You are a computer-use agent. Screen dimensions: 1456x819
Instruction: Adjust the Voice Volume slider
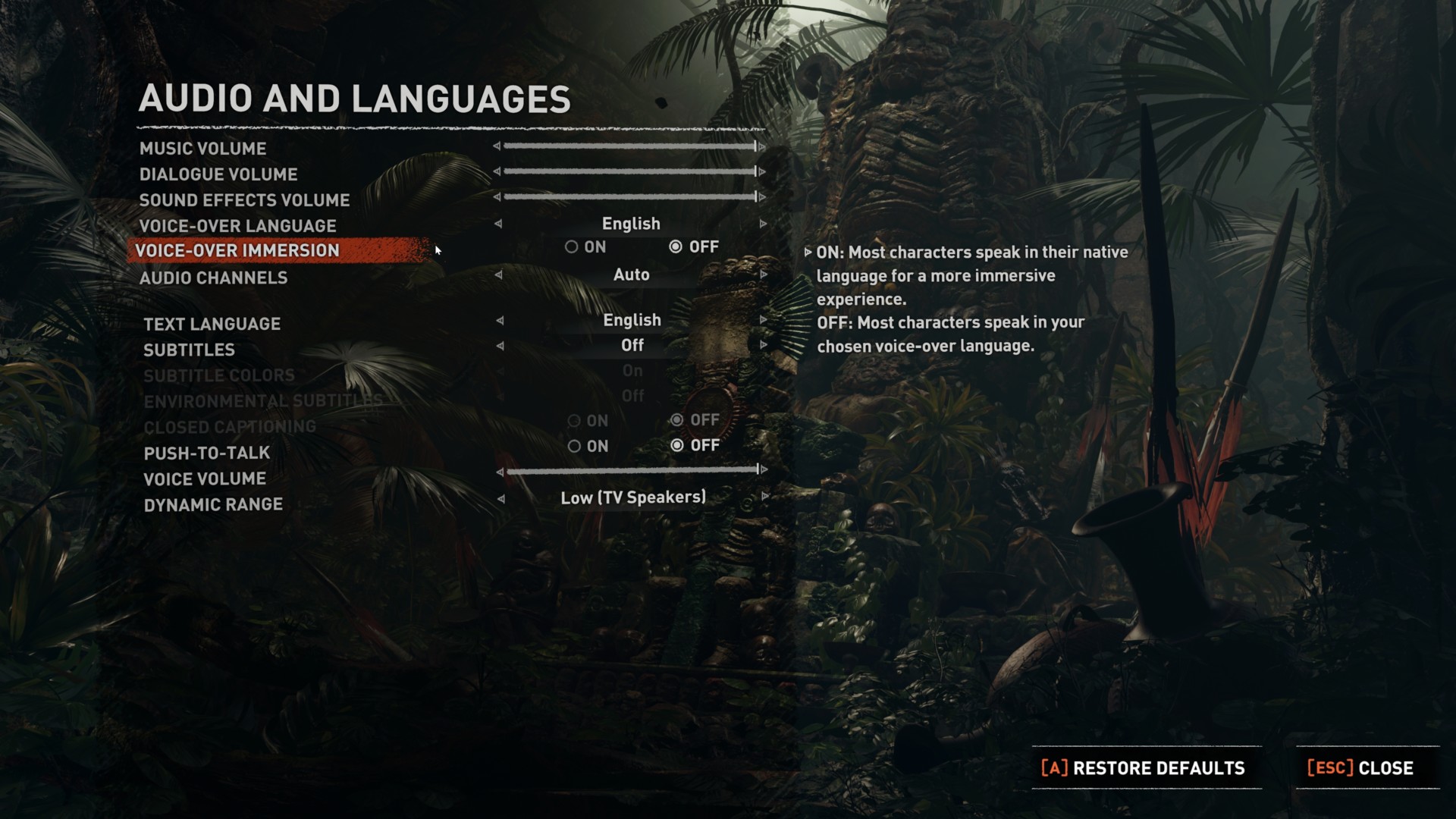pyautogui.click(x=632, y=471)
